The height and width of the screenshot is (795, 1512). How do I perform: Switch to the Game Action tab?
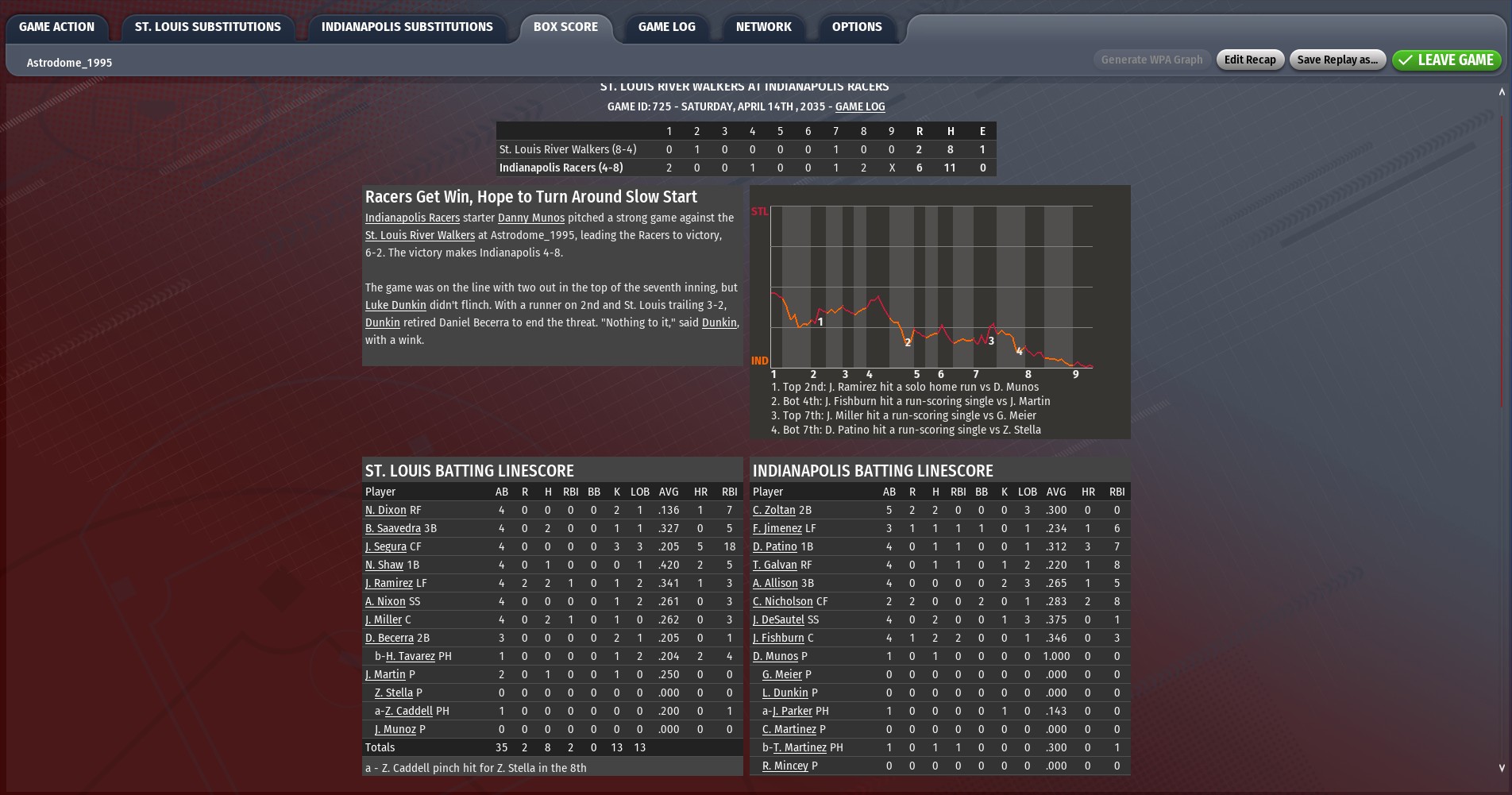point(56,27)
